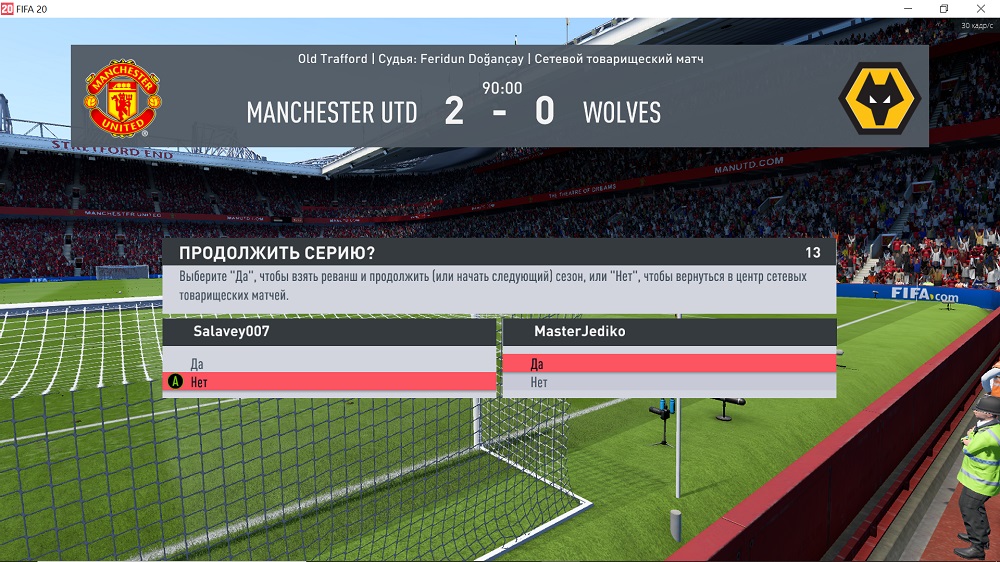The width and height of the screenshot is (1000, 562).
Task: Close the FIFA 20 window
Action: click(x=979, y=9)
